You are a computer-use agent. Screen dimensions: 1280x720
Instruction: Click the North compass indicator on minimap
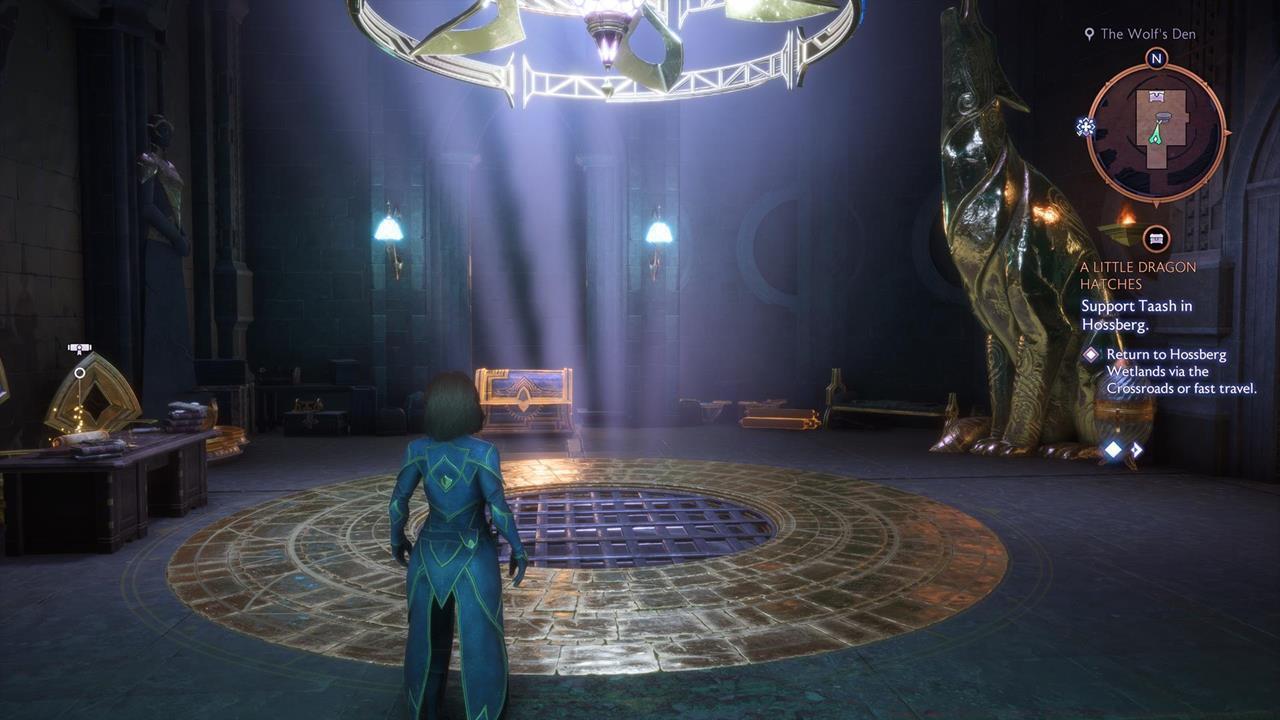[1156, 58]
